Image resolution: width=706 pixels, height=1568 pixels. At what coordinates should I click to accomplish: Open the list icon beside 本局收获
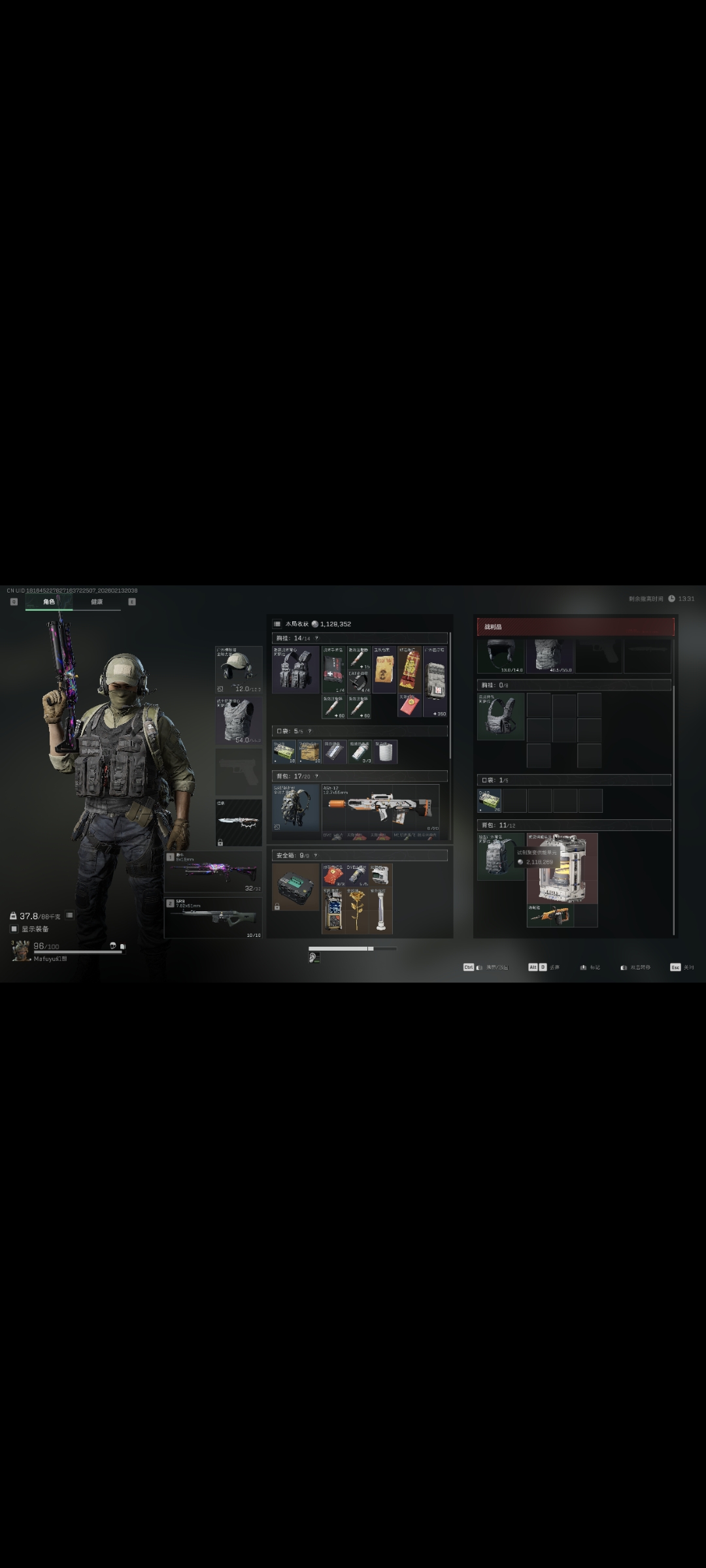pos(277,624)
